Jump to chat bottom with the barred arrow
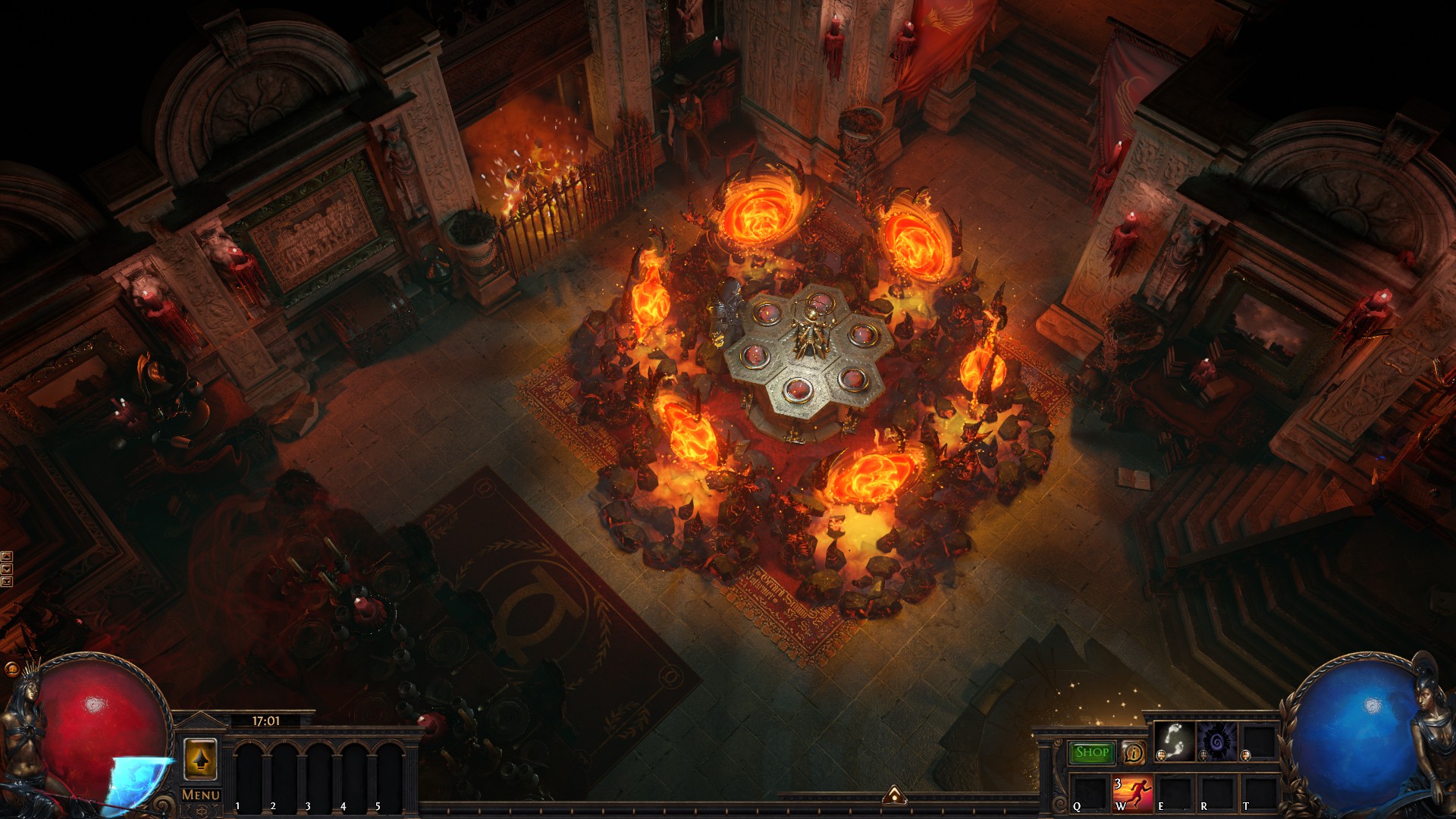Image resolution: width=1456 pixels, height=819 pixels. click(x=7, y=581)
